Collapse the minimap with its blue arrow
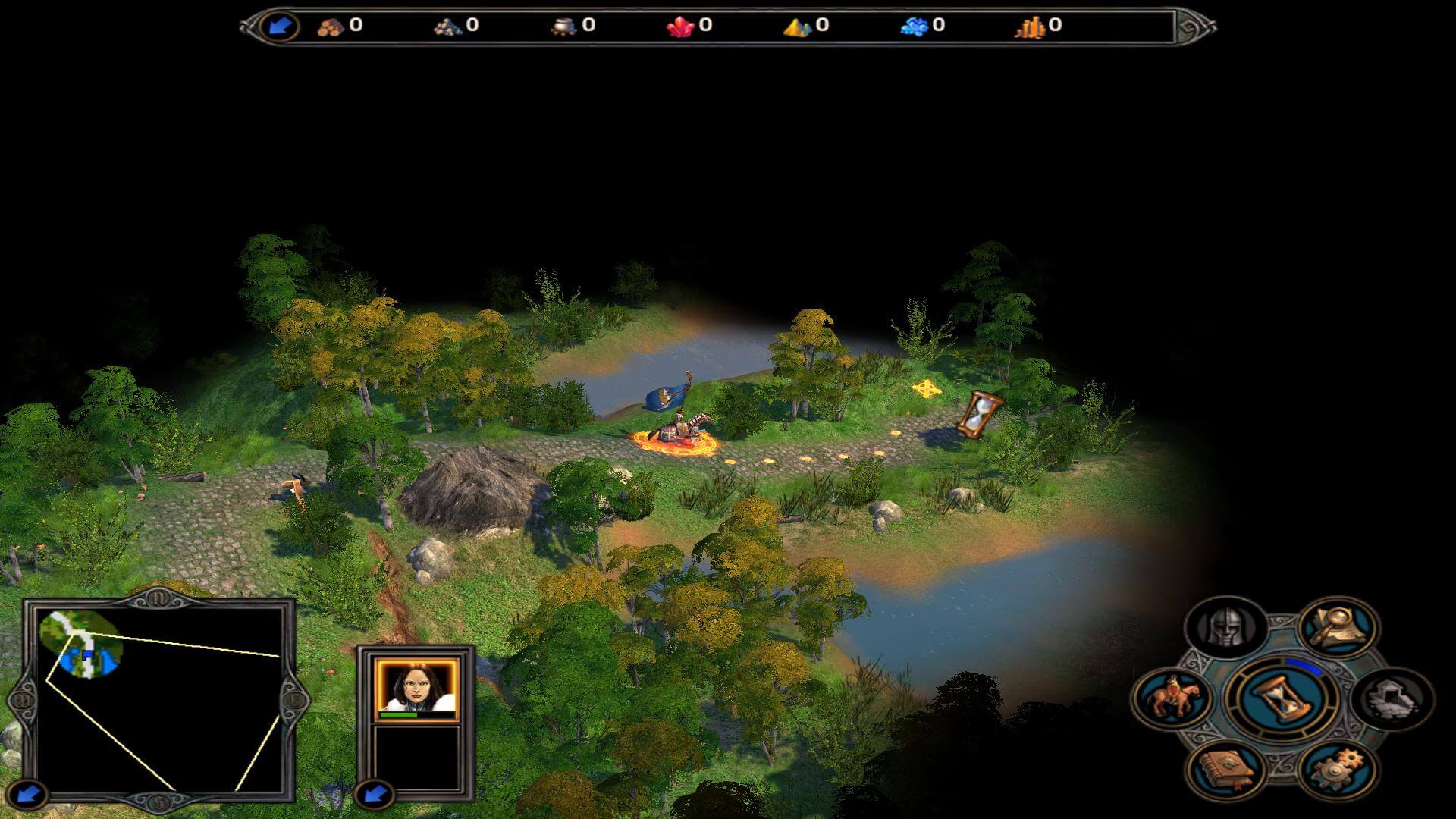Viewport: 1456px width, 819px height. pyautogui.click(x=28, y=795)
